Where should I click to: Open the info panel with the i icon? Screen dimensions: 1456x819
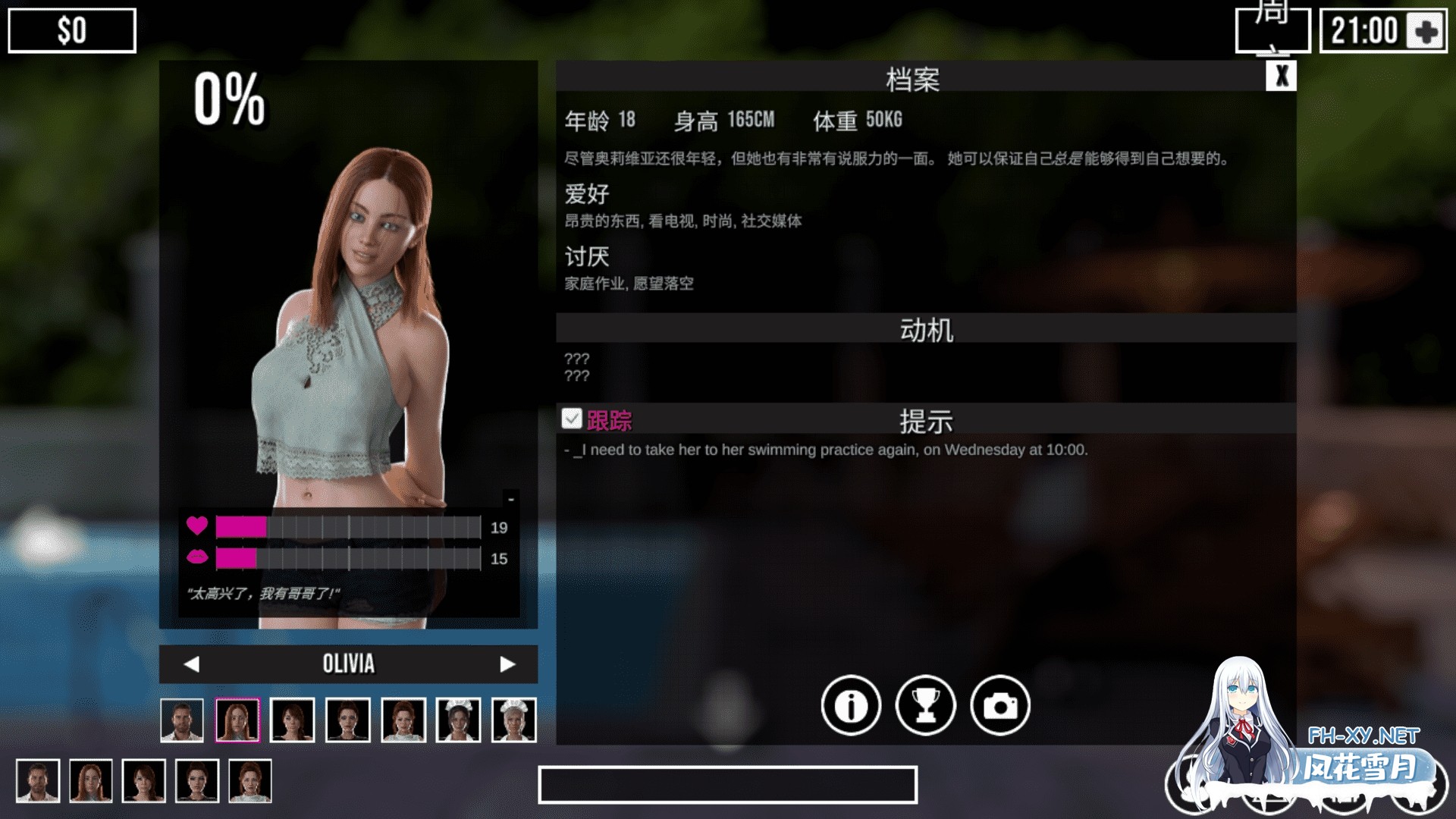(x=851, y=705)
